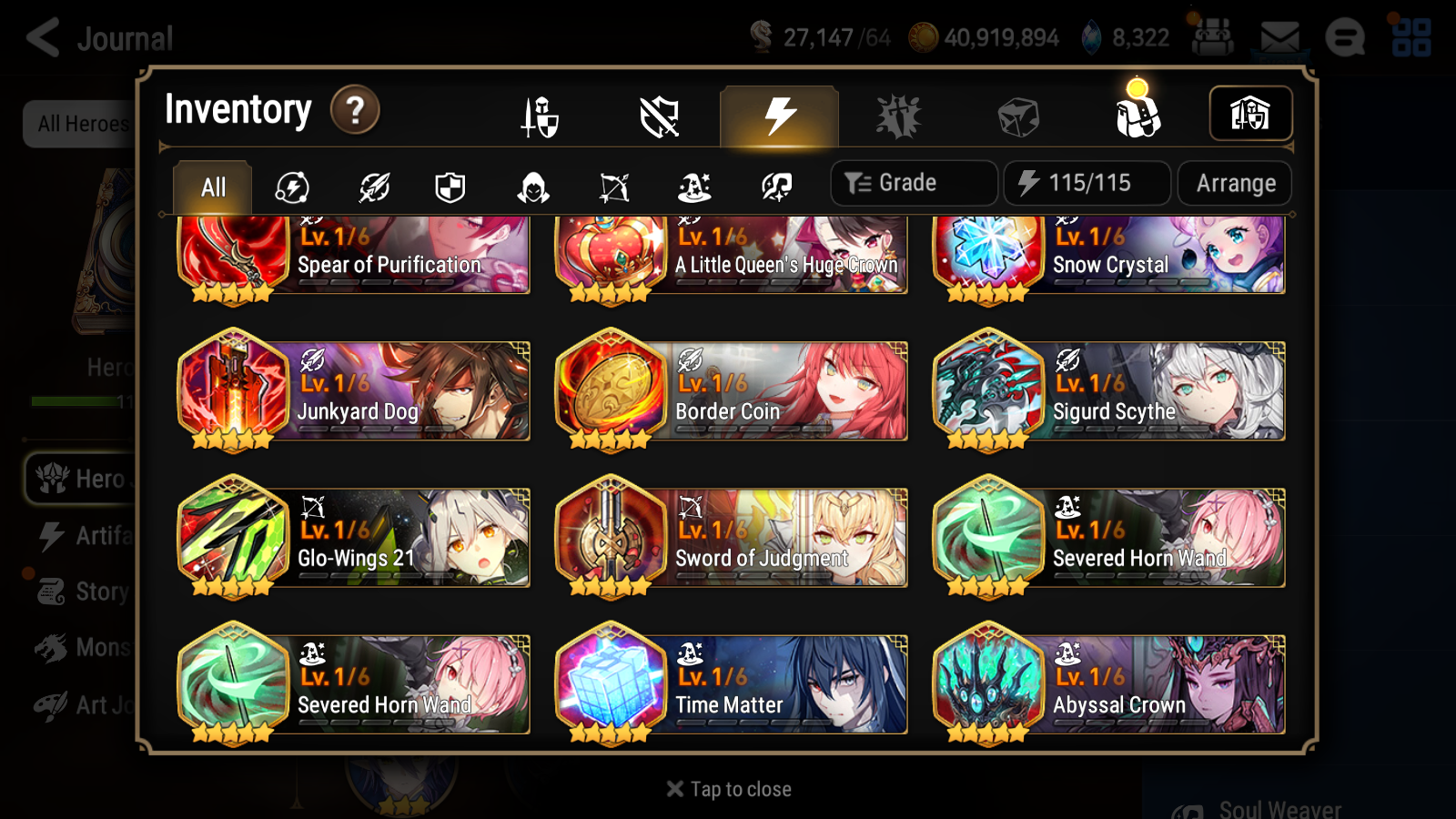
Task: Open the sanctuary forge icon in the gold frame
Action: pyautogui.click(x=1250, y=113)
